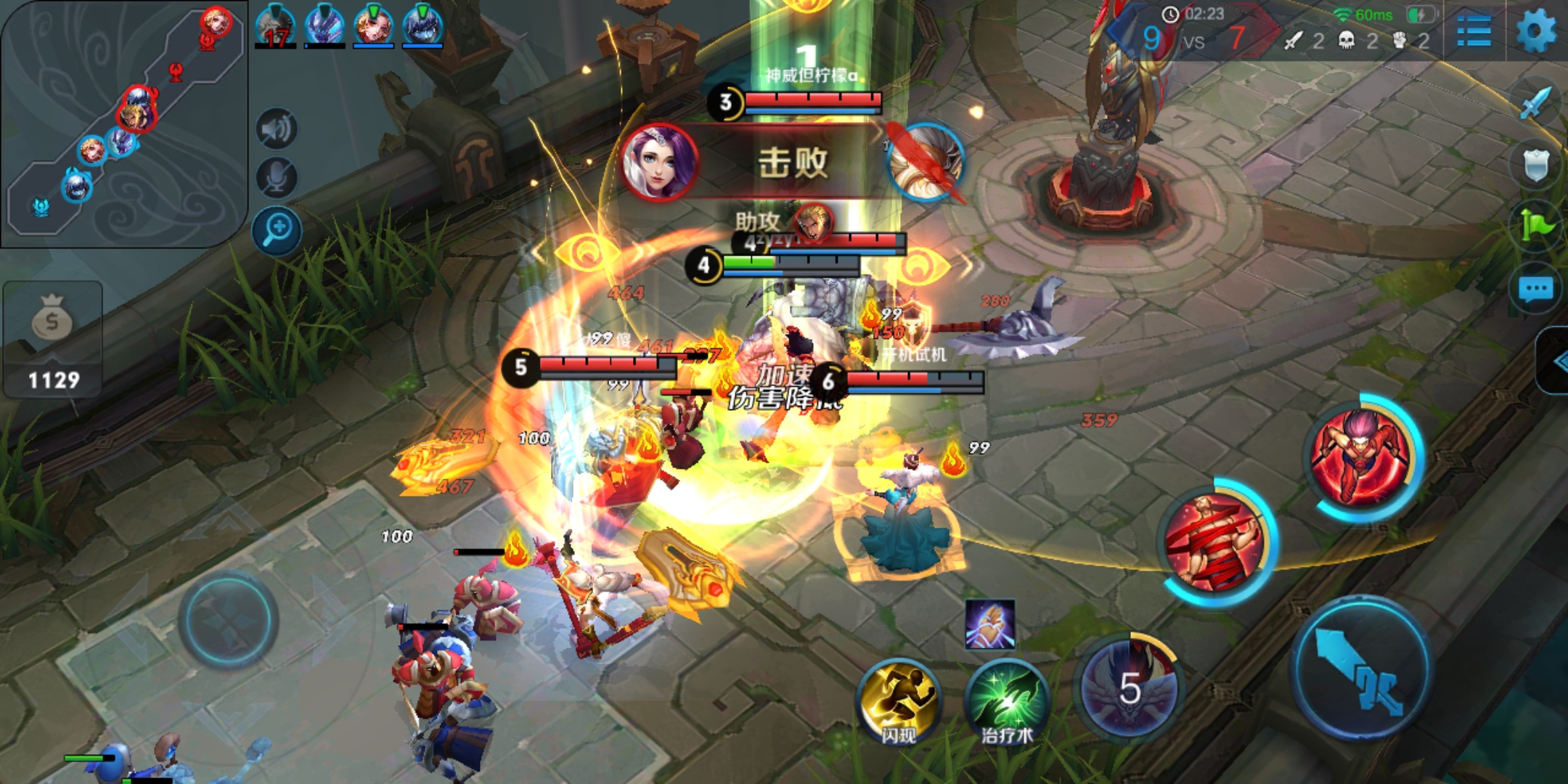Use the purple fist item active
Screen dimensions: 1568x784
(x=989, y=624)
